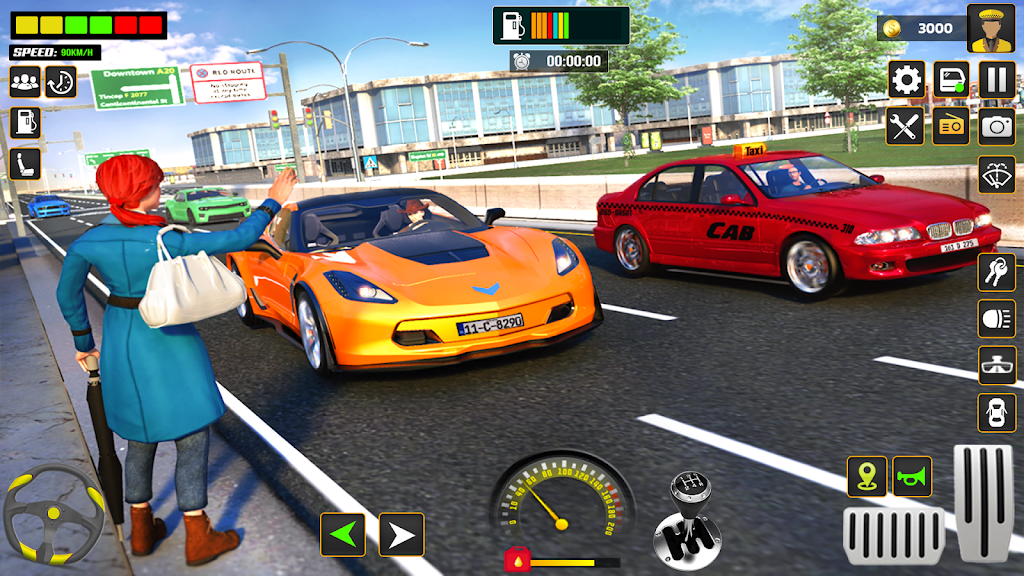Activate the white right turn arrow
1024x576 pixels.
[402, 535]
